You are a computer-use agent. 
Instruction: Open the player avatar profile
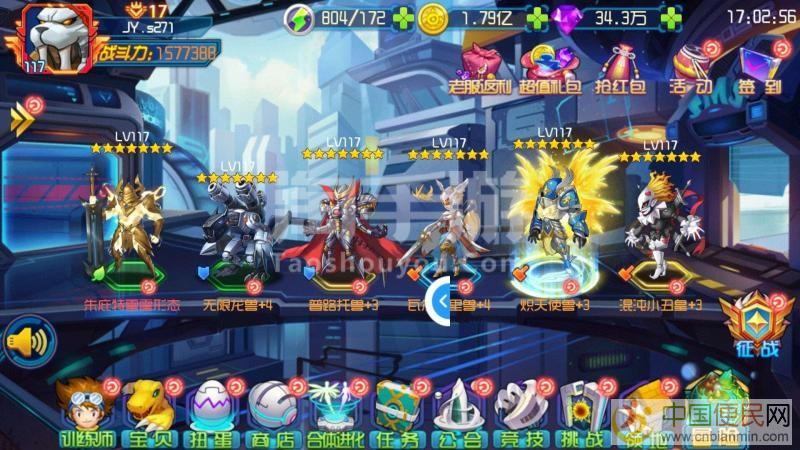point(51,38)
